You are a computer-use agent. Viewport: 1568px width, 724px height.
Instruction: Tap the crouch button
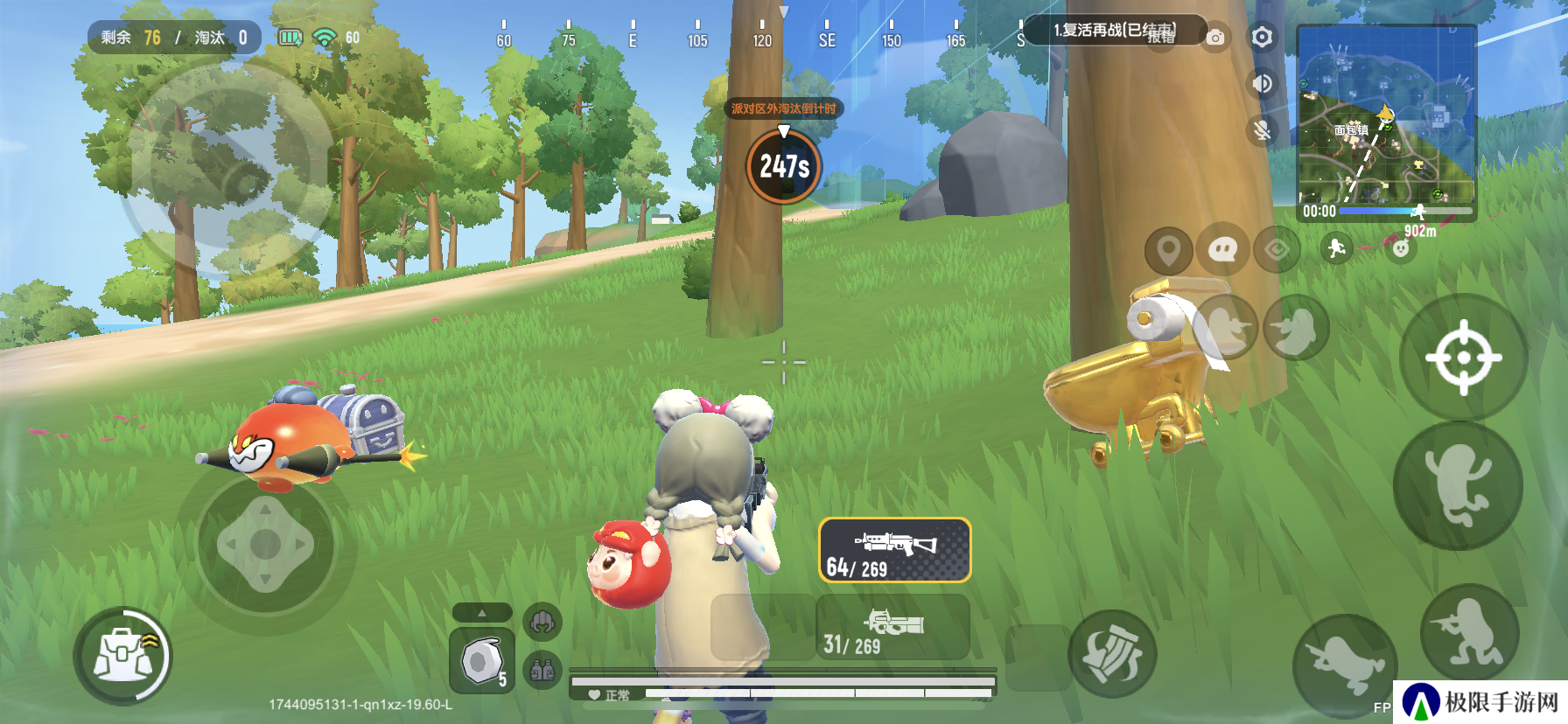click(1469, 633)
